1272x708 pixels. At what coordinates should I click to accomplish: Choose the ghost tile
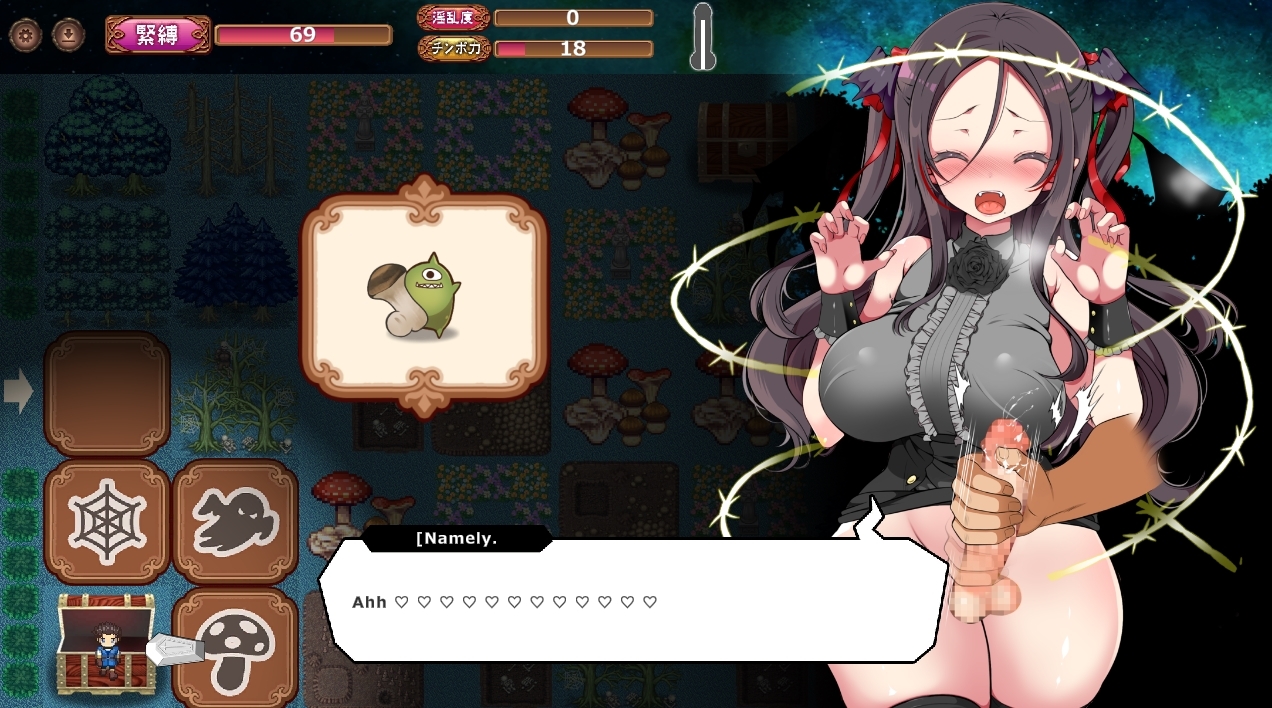pos(235,521)
